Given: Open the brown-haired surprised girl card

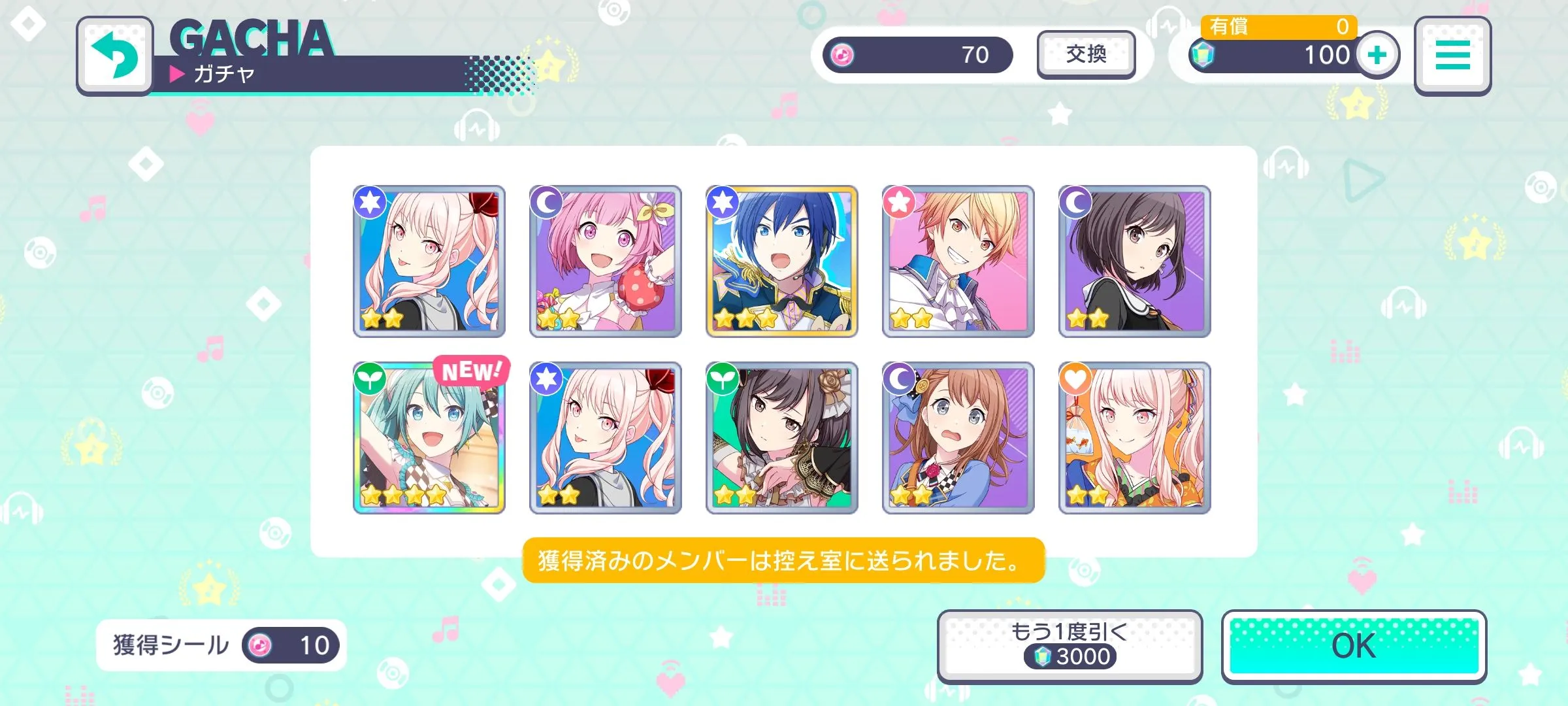Looking at the screenshot, I should [x=958, y=438].
